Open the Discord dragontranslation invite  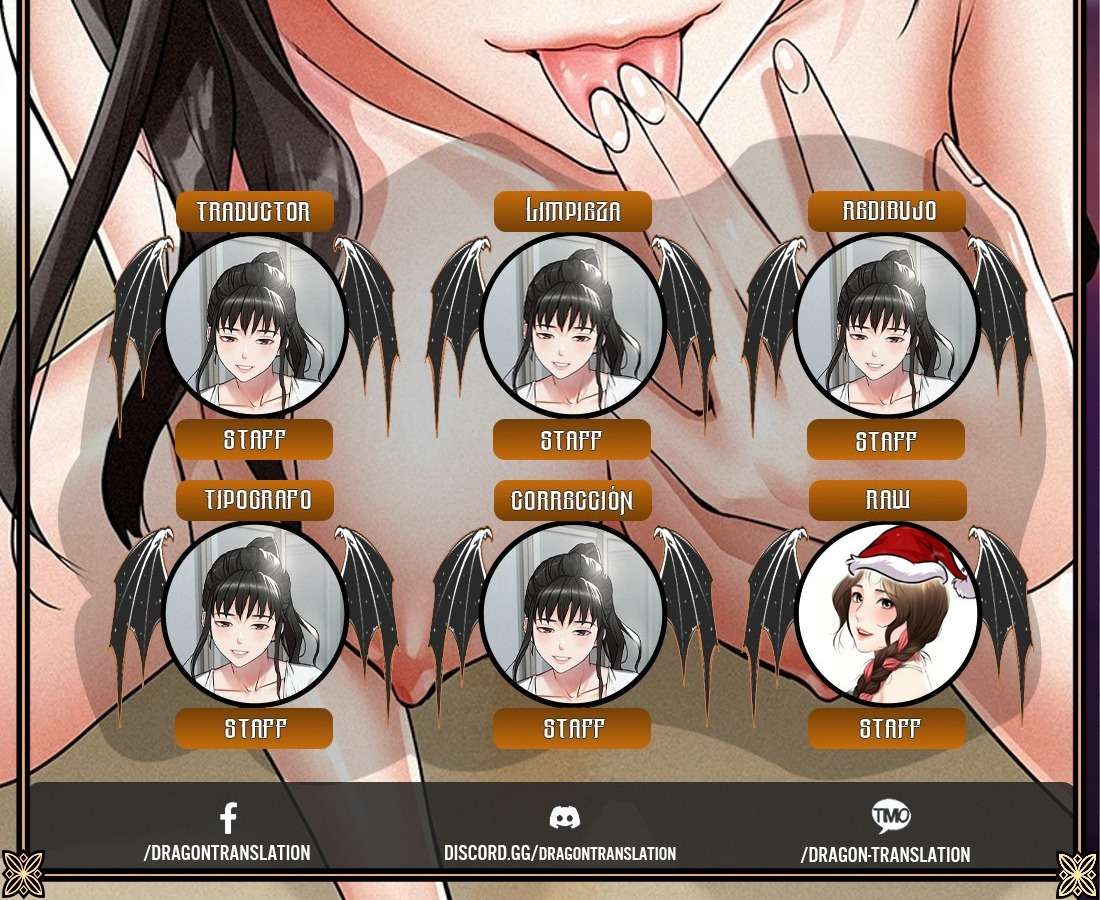(560, 852)
